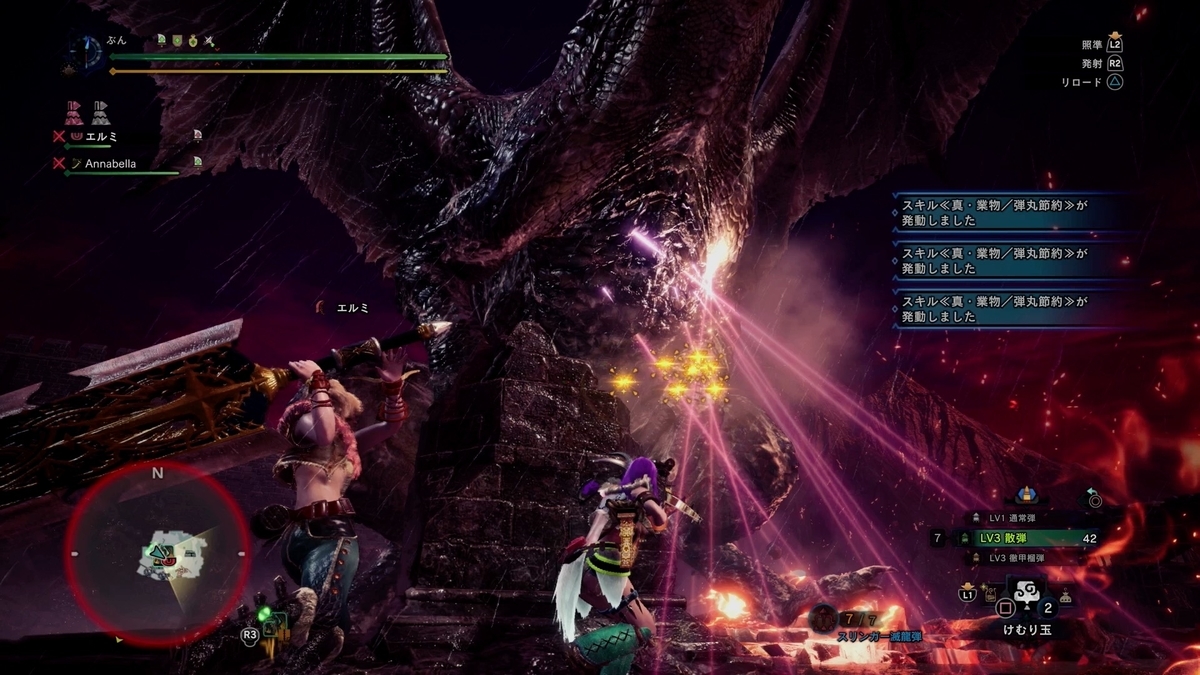Click the red monster icon beside the quest clock
The width and height of the screenshot is (1200, 675).
70,70
